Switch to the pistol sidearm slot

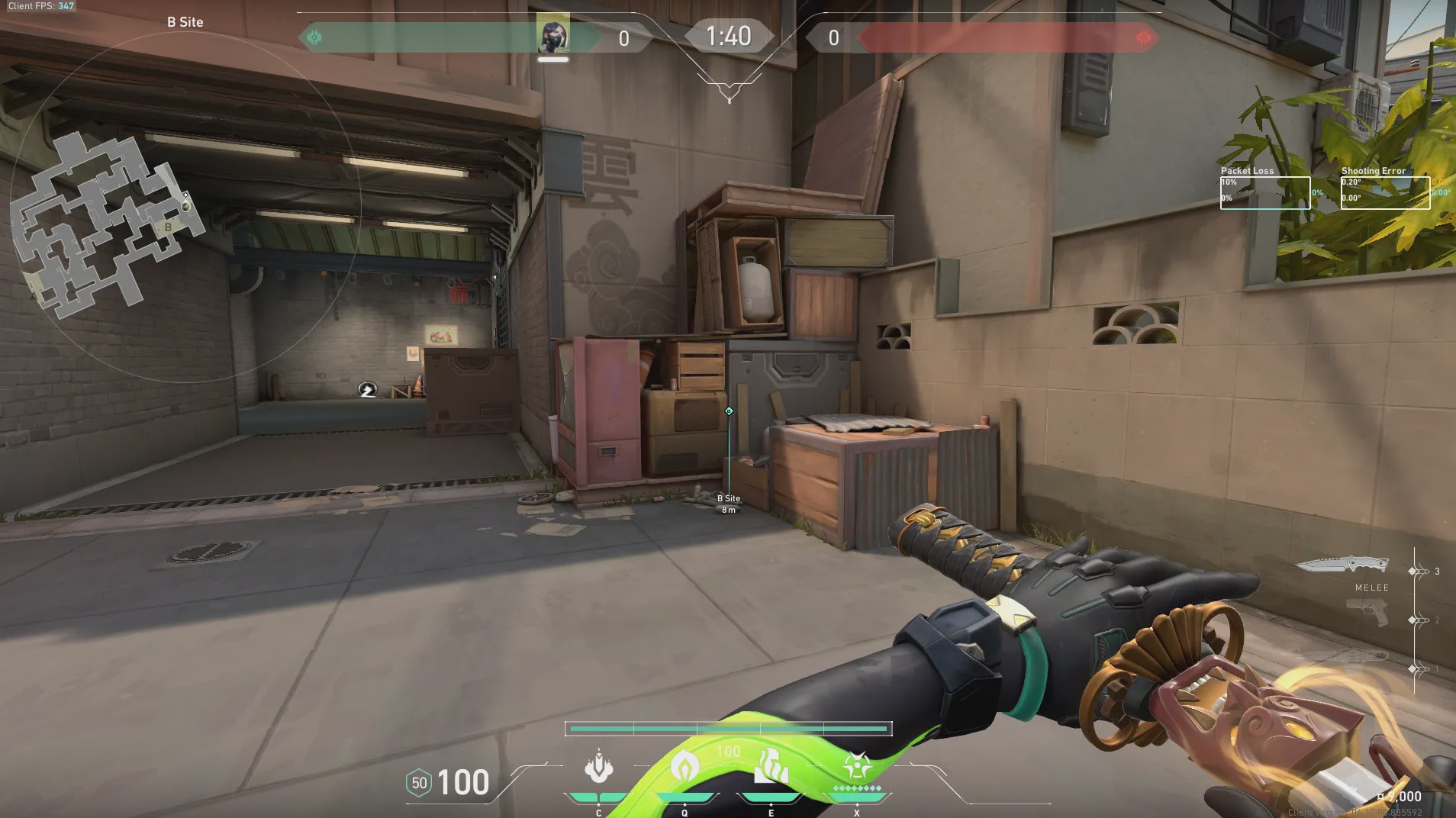point(1367,613)
